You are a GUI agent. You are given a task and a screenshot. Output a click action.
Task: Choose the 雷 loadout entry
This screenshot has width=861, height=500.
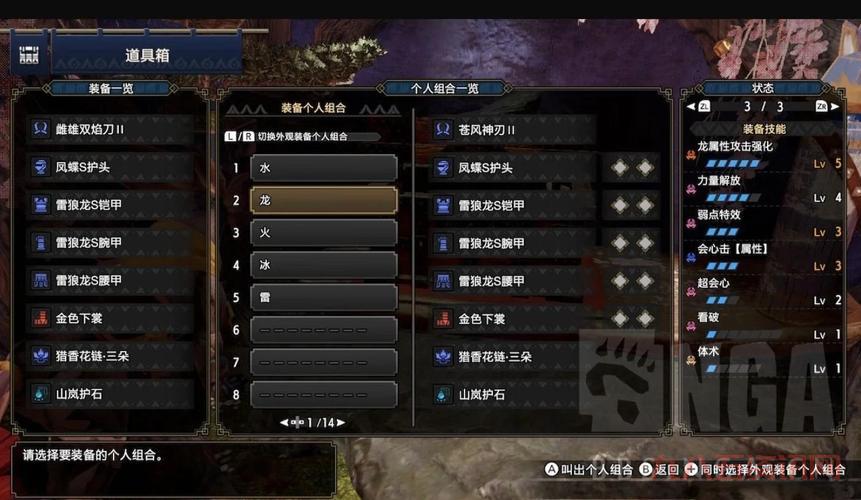pos(323,297)
